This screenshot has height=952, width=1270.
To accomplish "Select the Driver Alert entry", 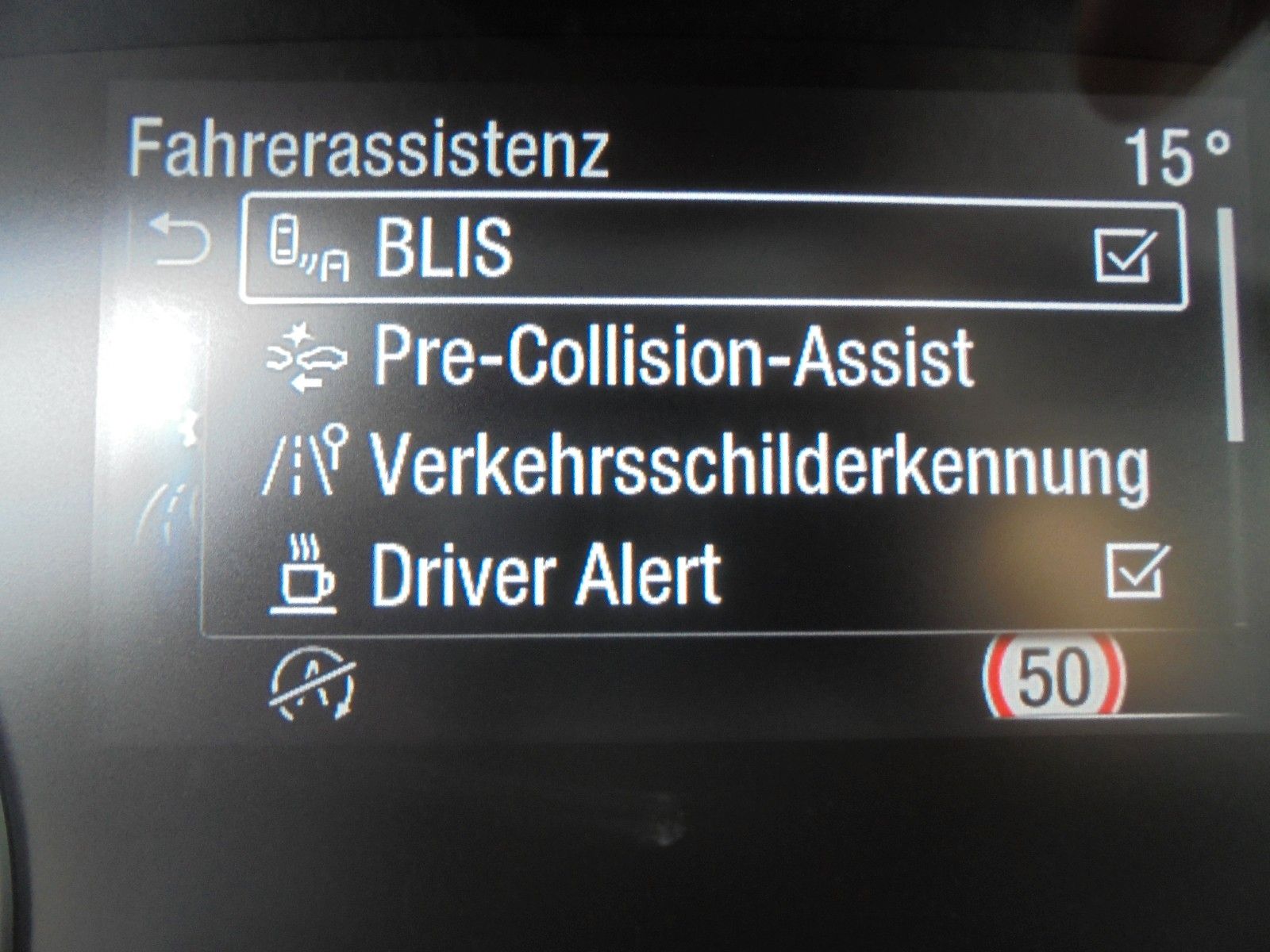I will click(x=546, y=574).
